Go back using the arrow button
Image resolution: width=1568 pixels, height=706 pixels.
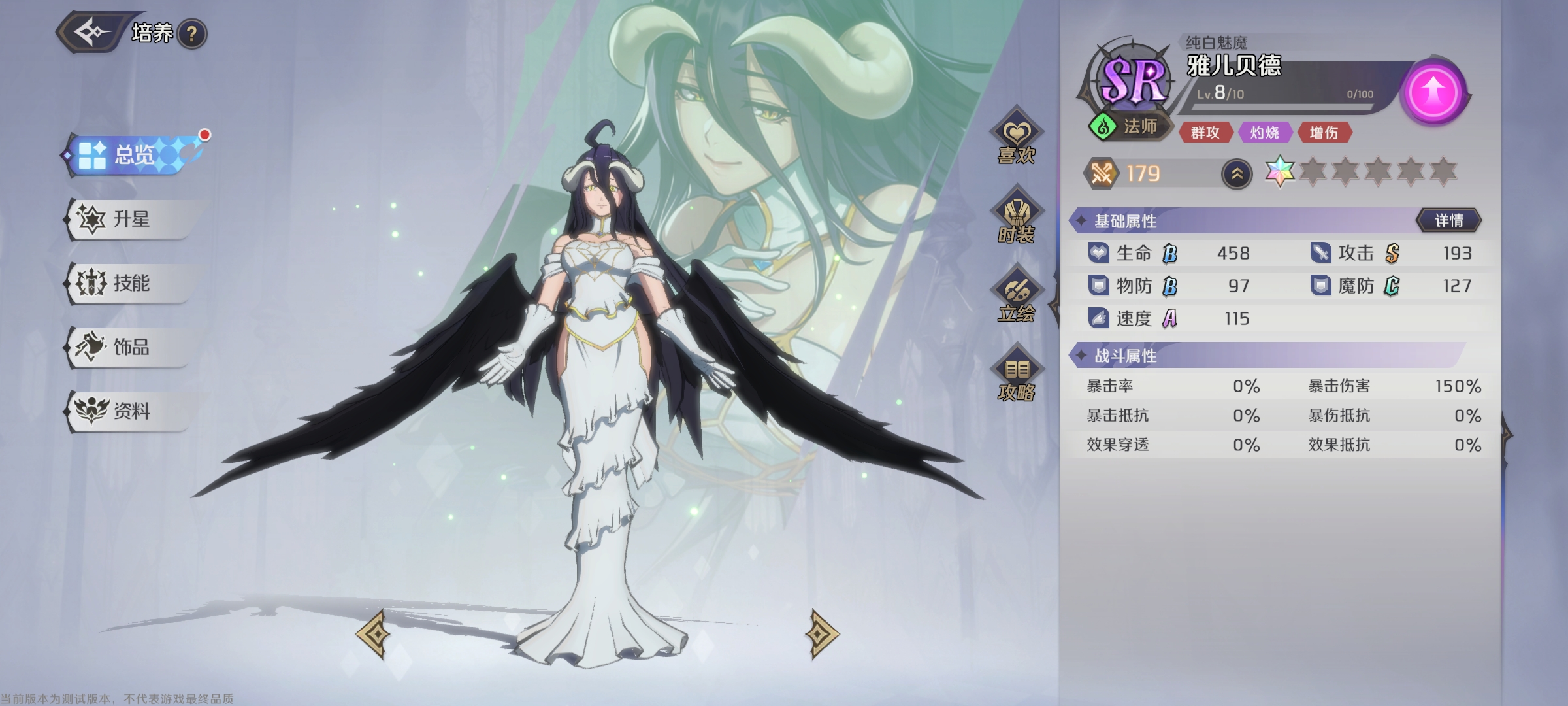click(91, 31)
